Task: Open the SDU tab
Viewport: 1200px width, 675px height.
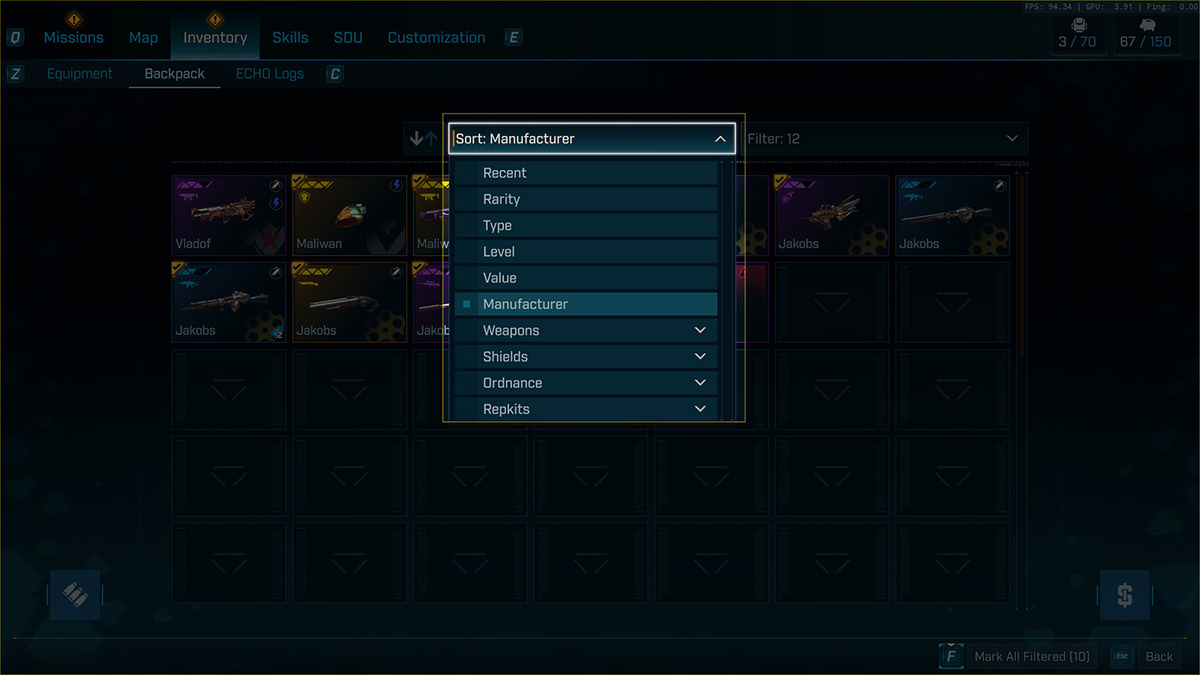Action: coord(348,38)
